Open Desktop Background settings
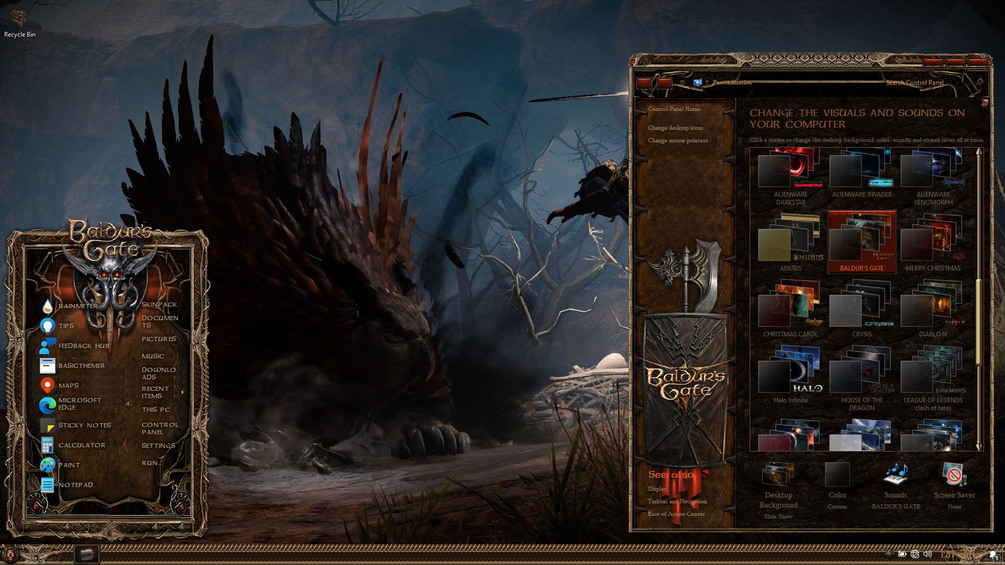1005x565 pixels. pyautogui.click(x=778, y=485)
